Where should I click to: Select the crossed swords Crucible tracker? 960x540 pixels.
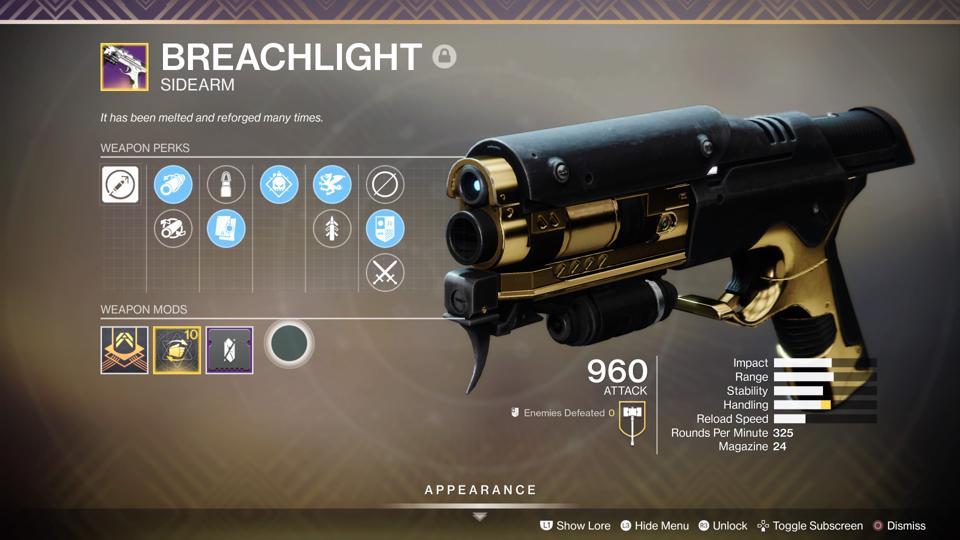pos(385,273)
